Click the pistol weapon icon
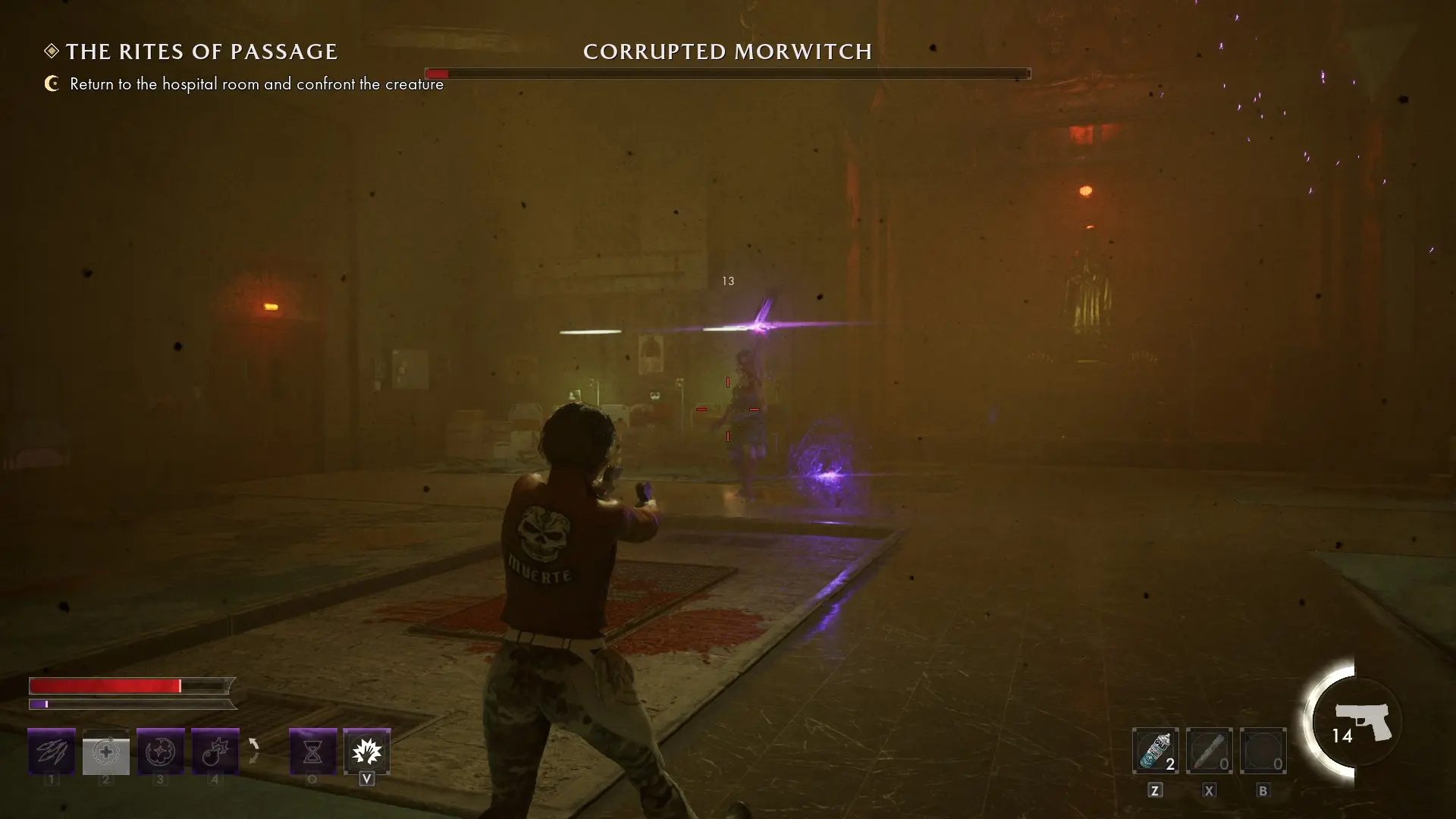This screenshot has width=1456, height=819. [x=1362, y=721]
